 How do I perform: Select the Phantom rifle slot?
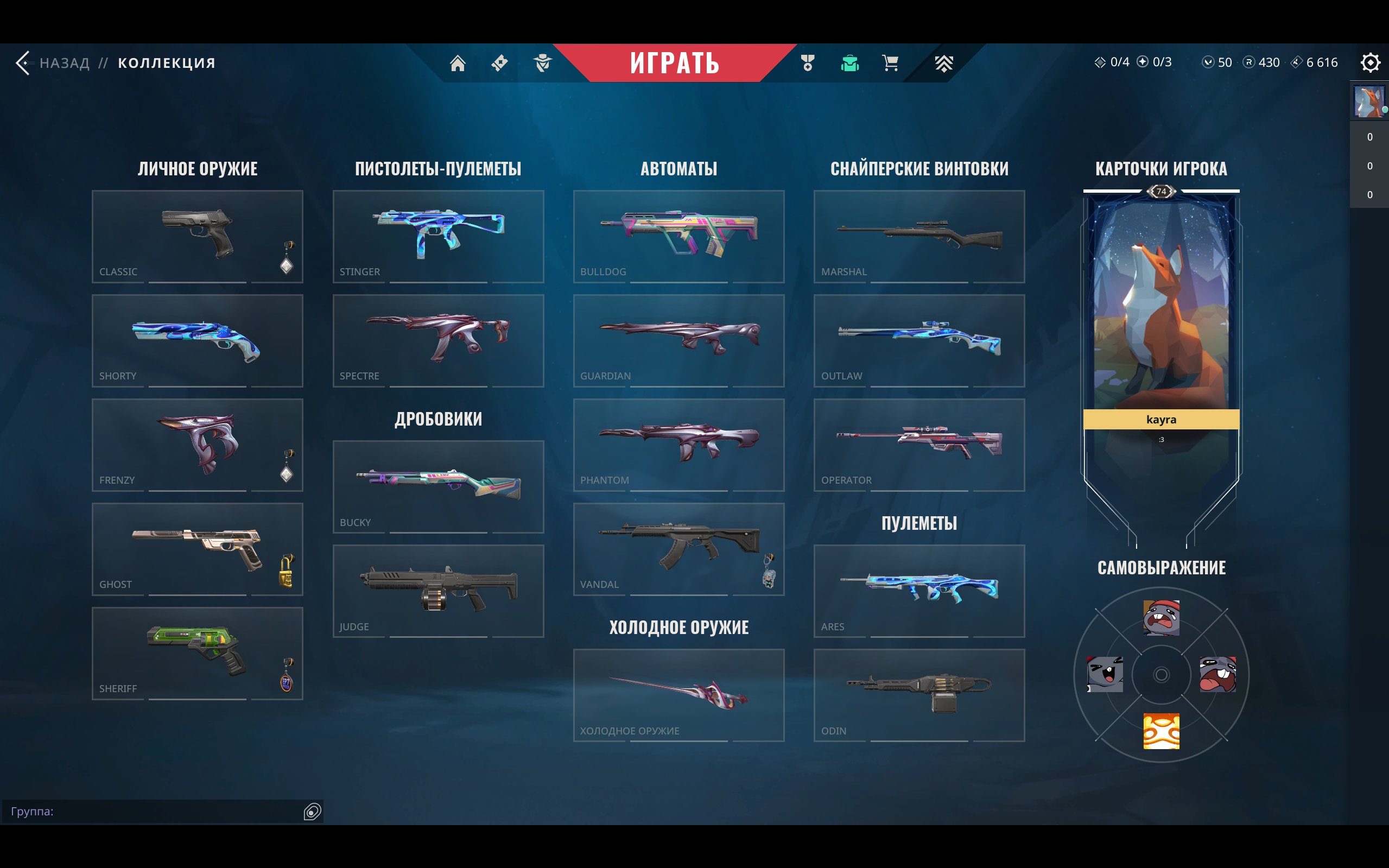[x=678, y=445]
